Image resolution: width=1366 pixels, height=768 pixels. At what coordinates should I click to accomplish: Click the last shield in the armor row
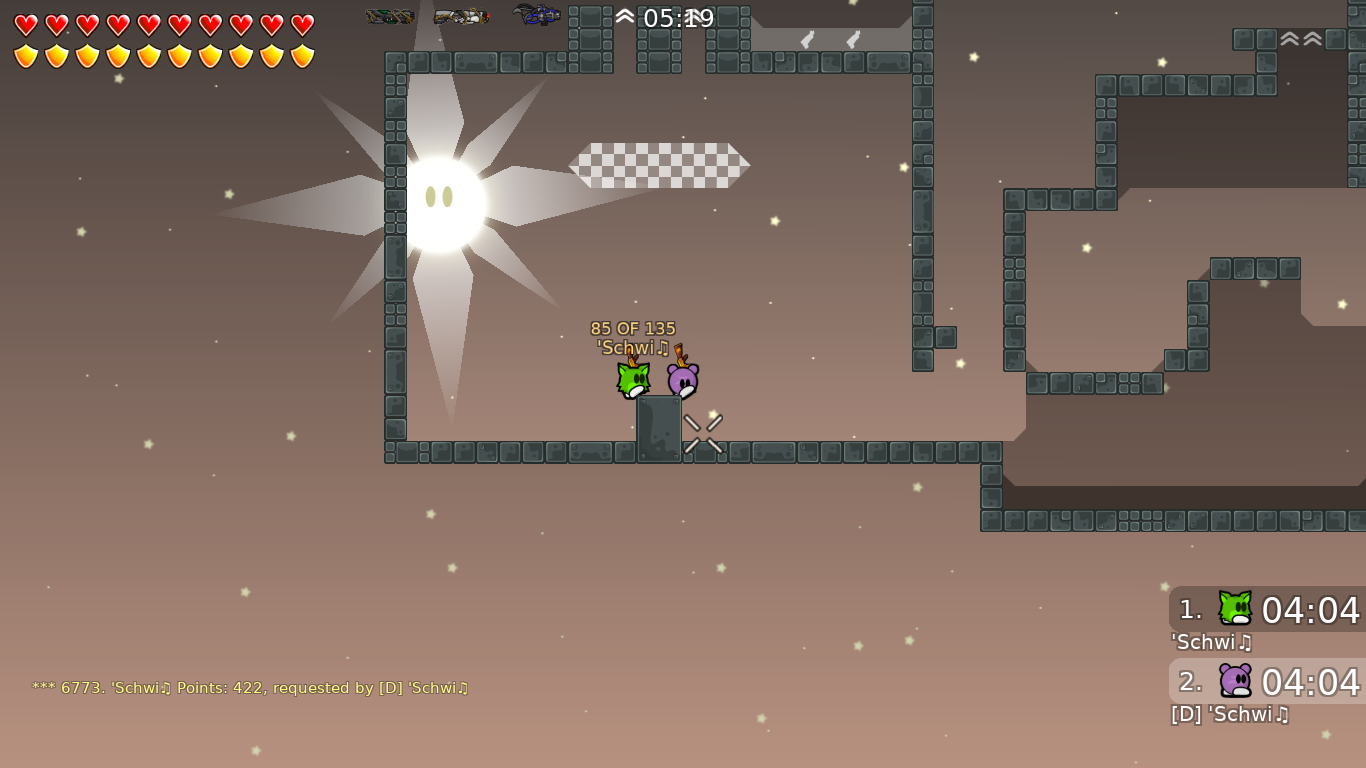point(302,55)
